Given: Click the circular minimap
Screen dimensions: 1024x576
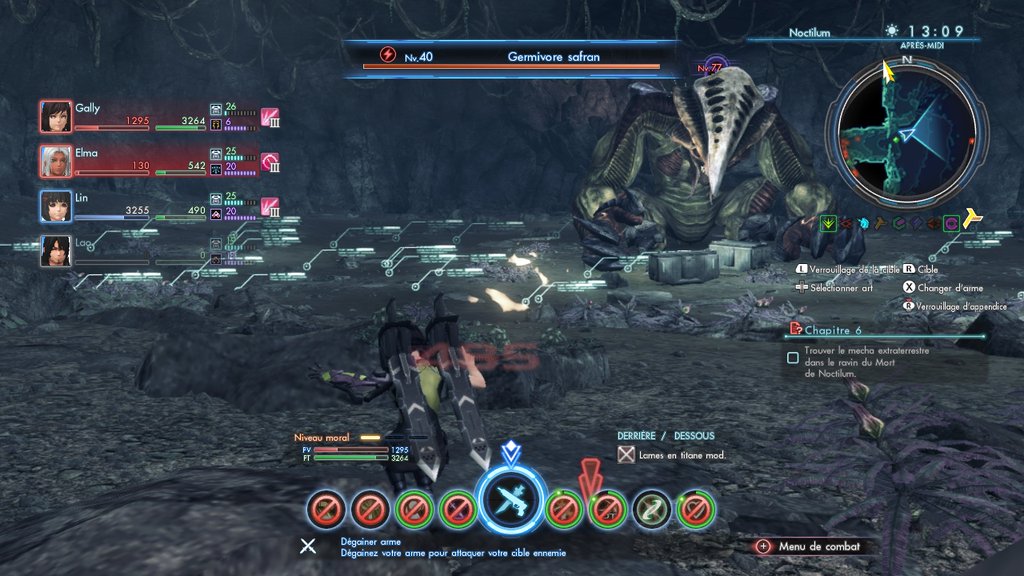Looking at the screenshot, I should tap(906, 131).
